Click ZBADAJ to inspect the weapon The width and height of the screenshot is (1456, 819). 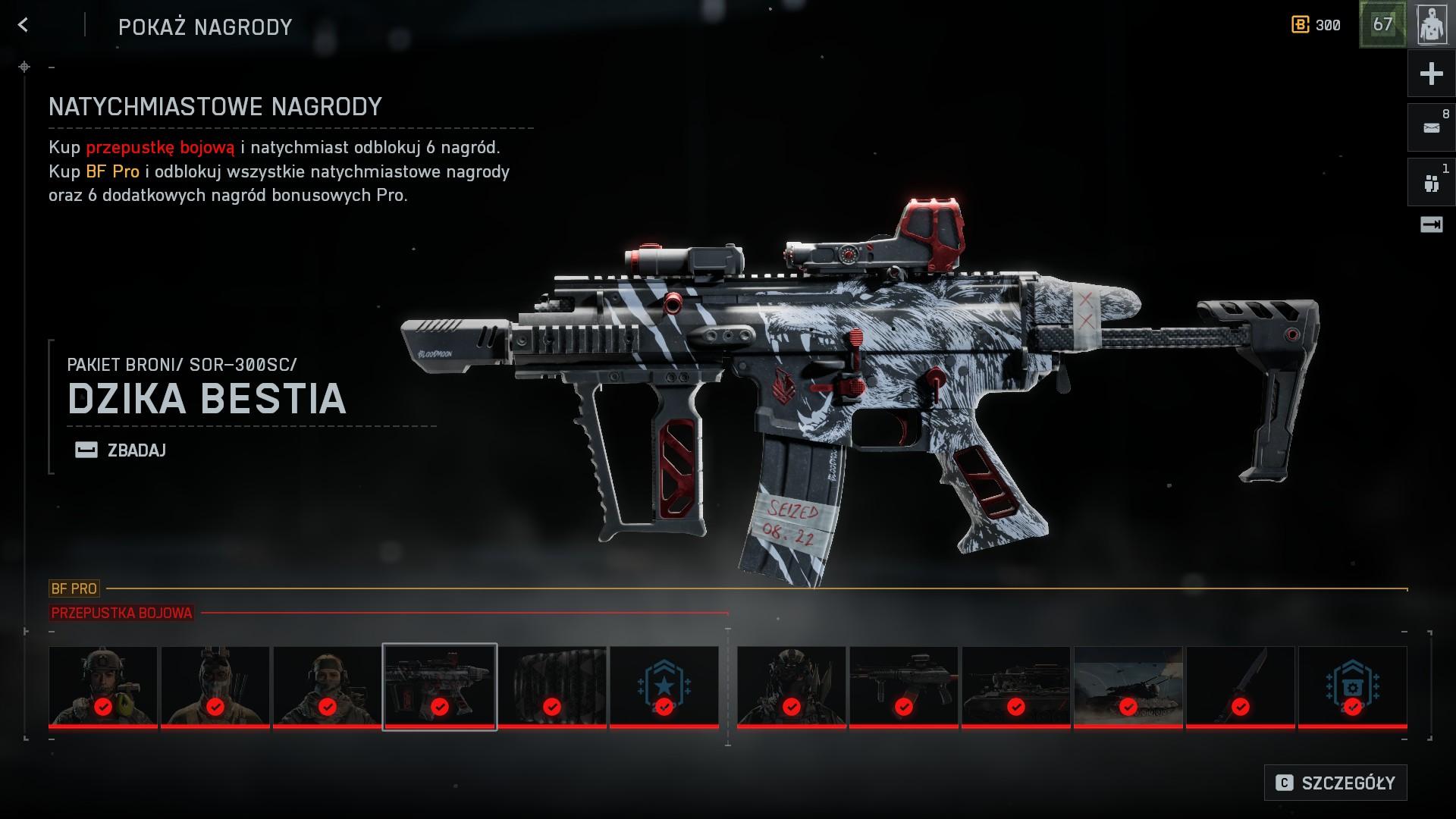[x=121, y=450]
